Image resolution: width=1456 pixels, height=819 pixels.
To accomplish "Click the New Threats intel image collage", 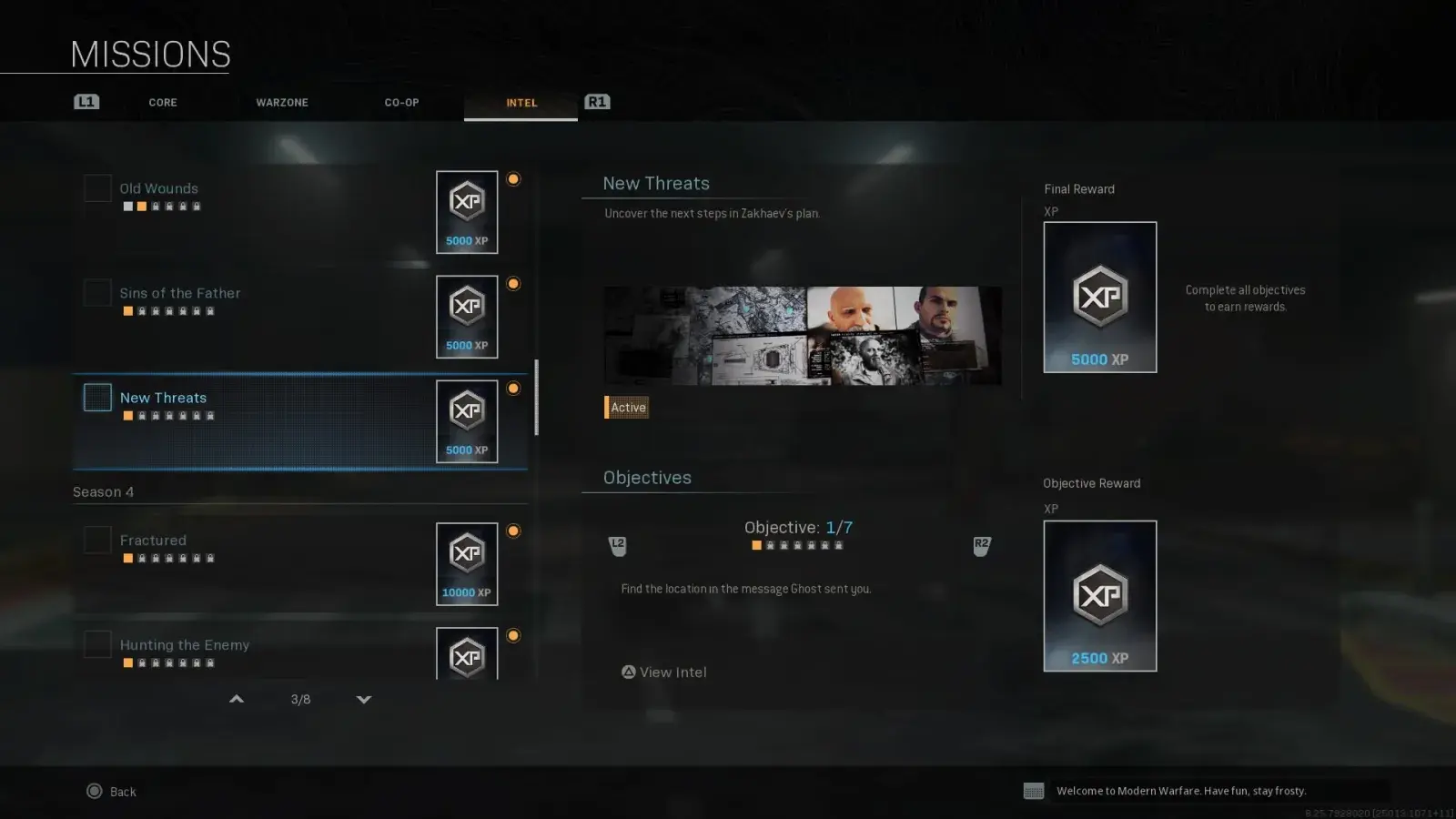I will (x=802, y=337).
